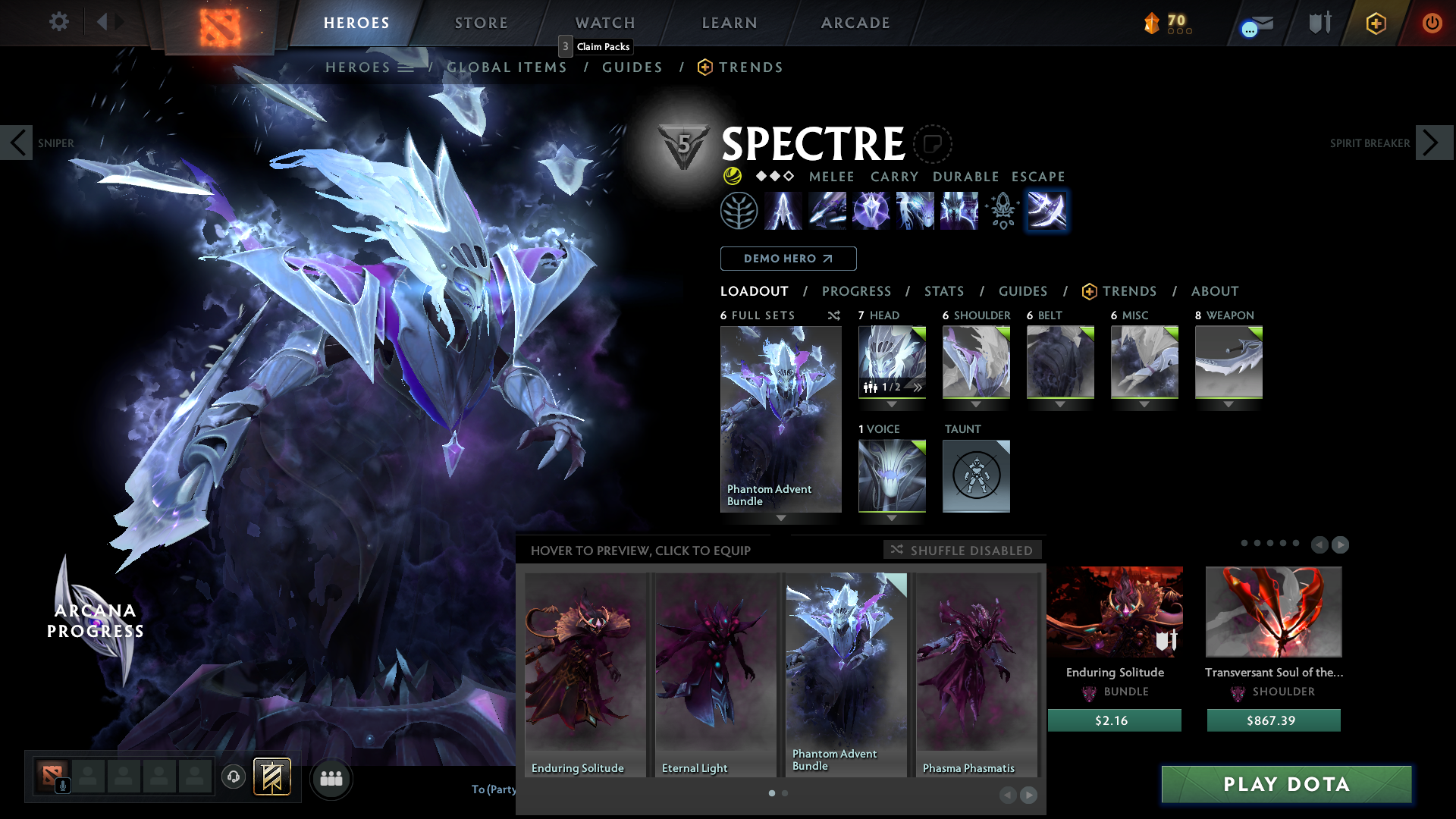
Task: Go to the Arcade tab
Action: [855, 23]
